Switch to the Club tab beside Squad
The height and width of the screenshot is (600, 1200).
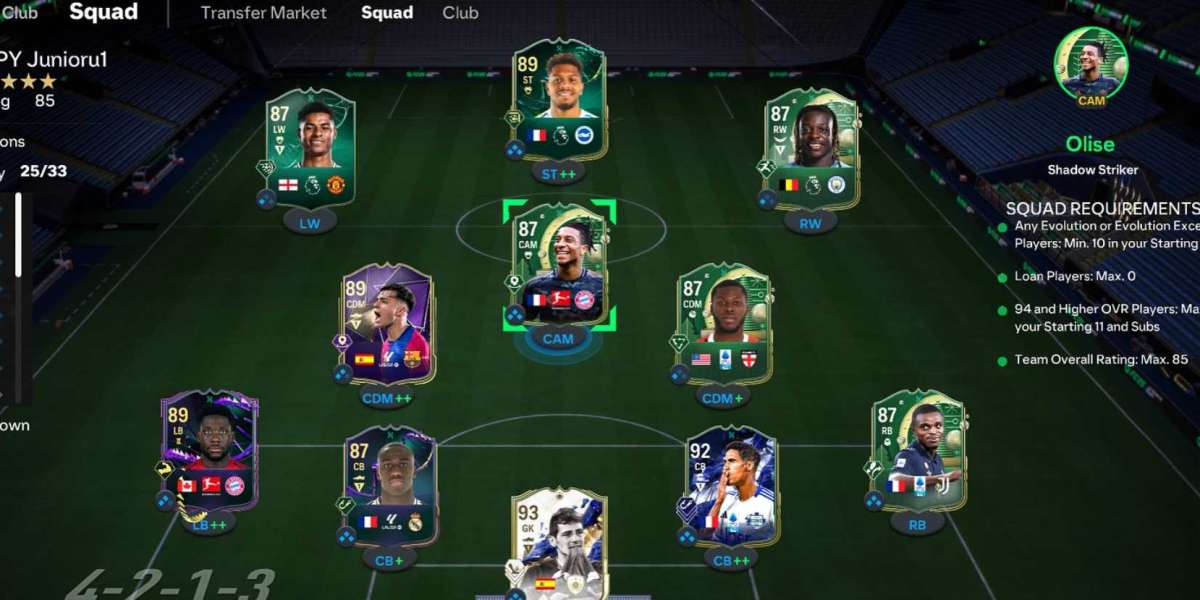(x=460, y=13)
